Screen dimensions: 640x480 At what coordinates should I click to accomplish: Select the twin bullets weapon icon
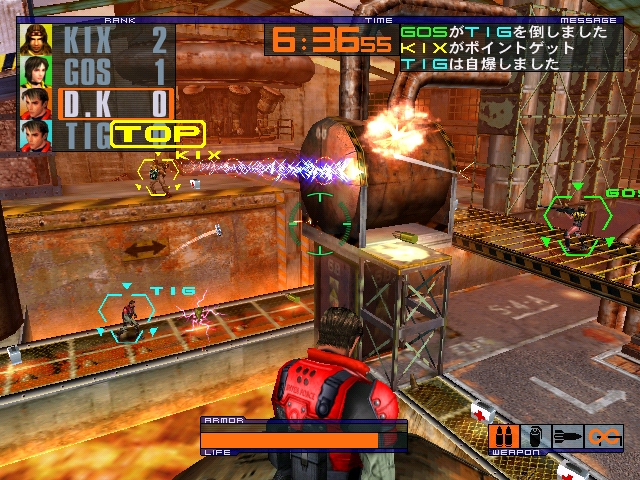tap(504, 436)
